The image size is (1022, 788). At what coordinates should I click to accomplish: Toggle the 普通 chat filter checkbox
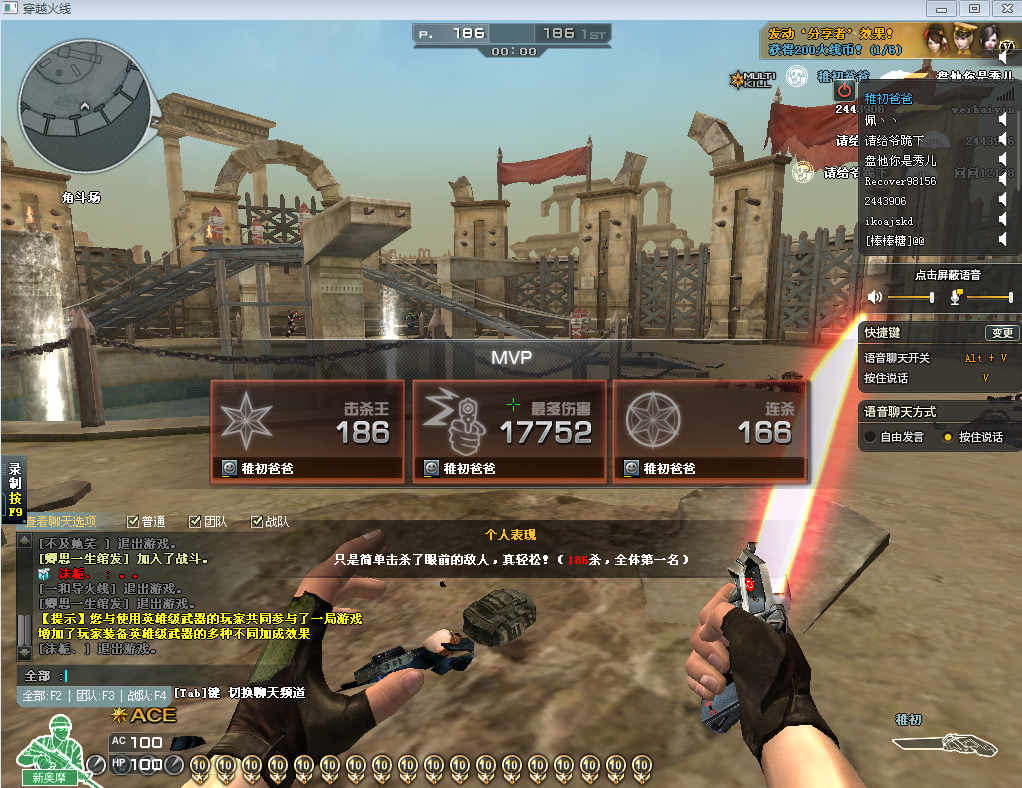(133, 521)
